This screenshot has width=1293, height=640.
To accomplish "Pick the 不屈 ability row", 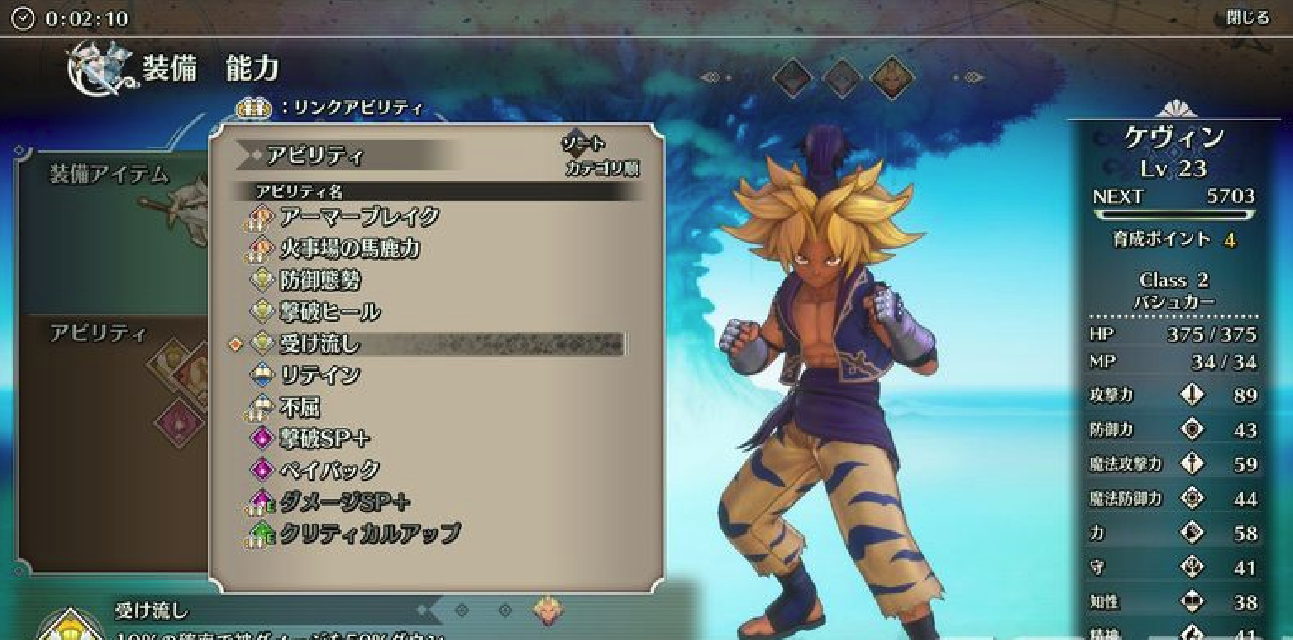I will point(300,407).
